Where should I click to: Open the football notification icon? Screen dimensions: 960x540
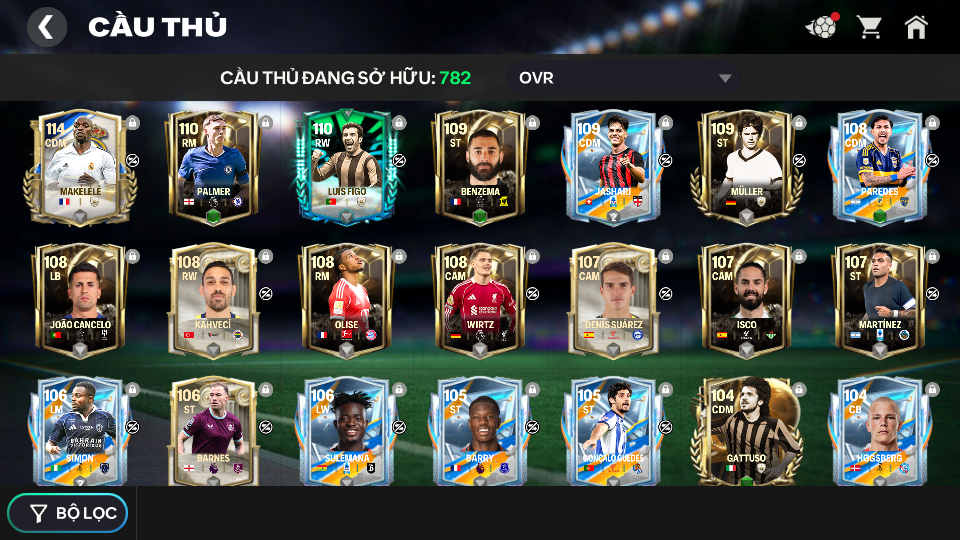pyautogui.click(x=821, y=27)
